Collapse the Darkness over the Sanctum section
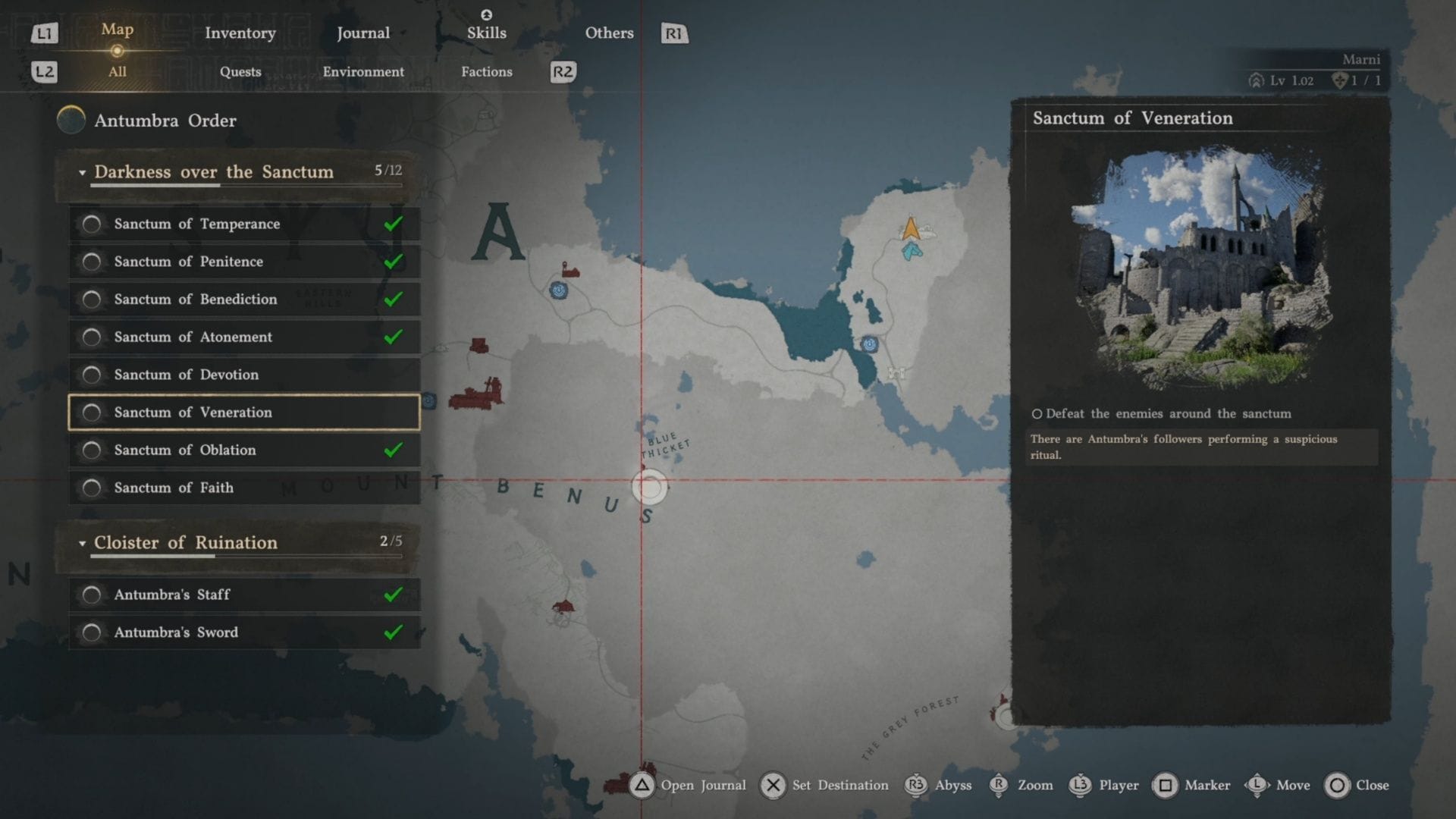The height and width of the screenshot is (819, 1456). [x=83, y=173]
